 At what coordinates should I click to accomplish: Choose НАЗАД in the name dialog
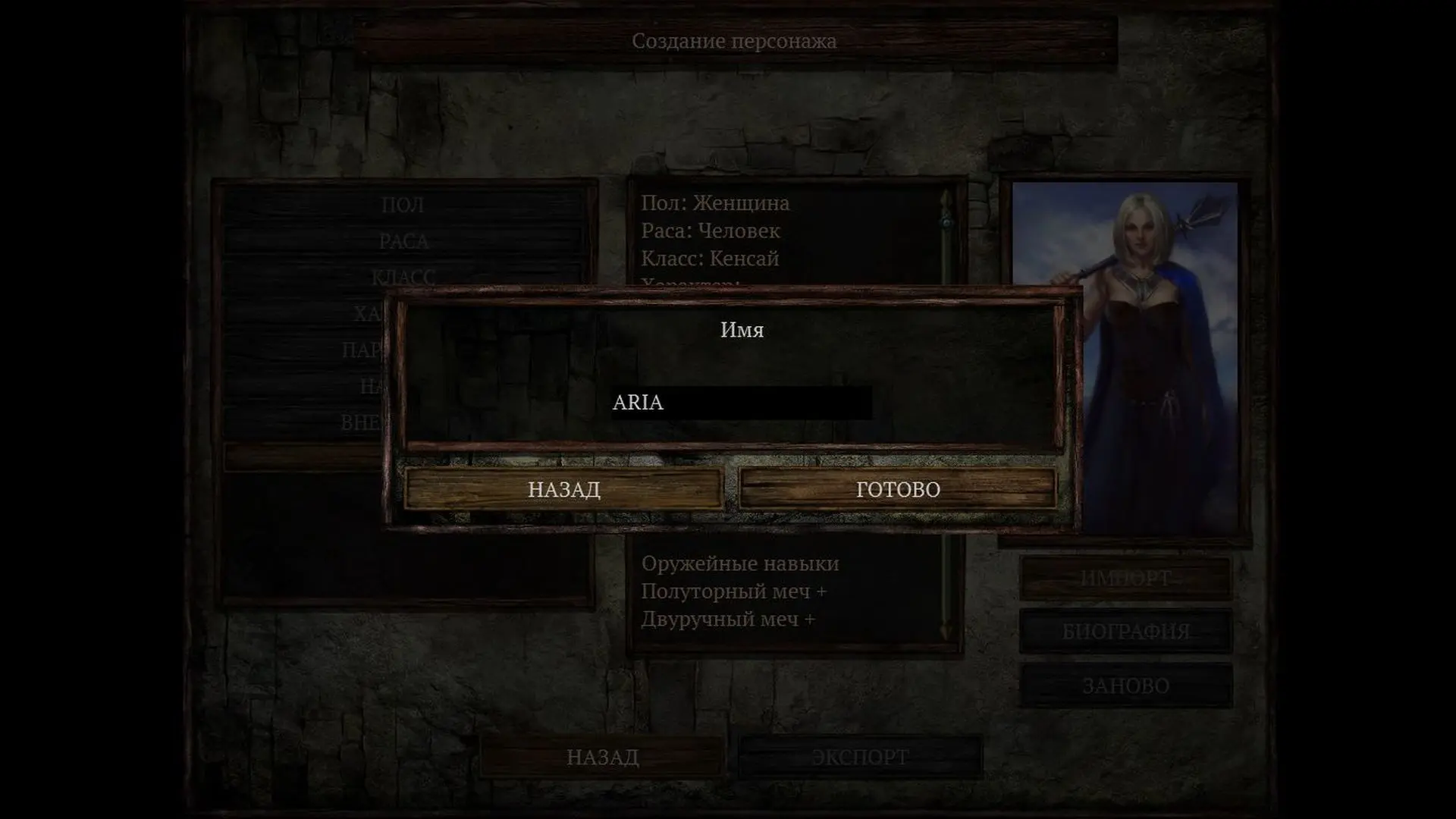(563, 489)
